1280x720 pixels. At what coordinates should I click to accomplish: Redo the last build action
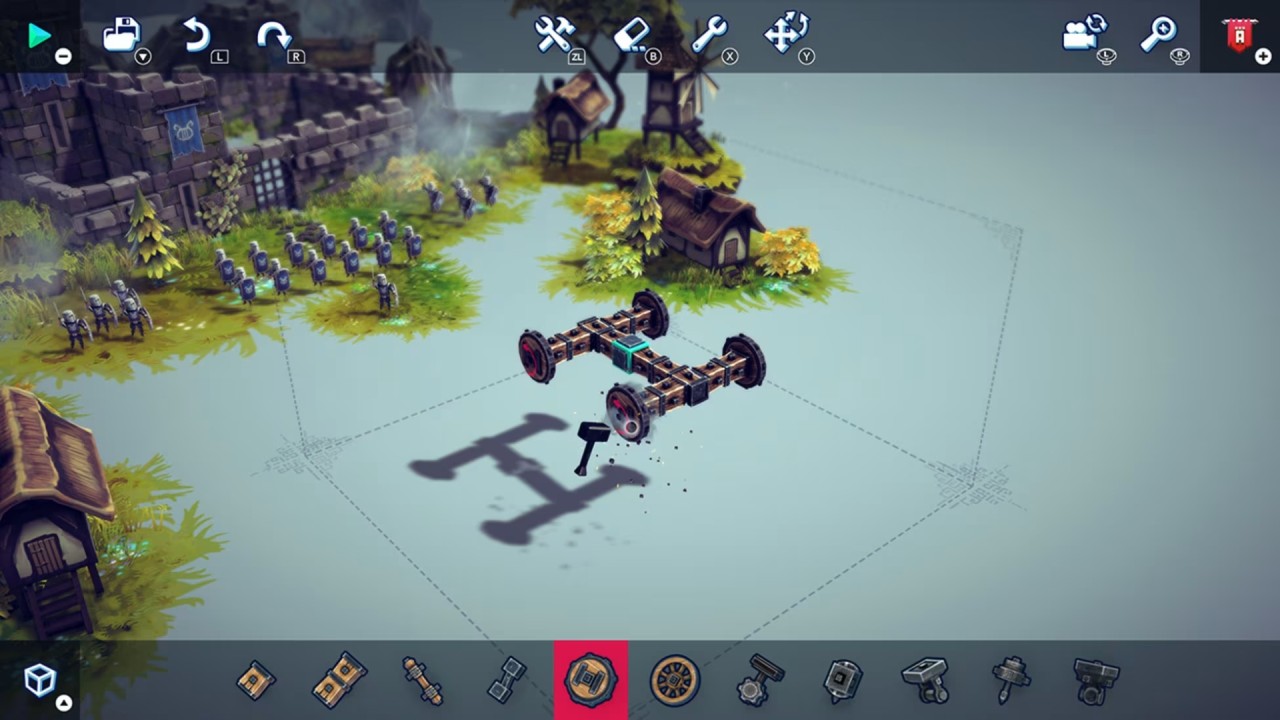tap(274, 32)
